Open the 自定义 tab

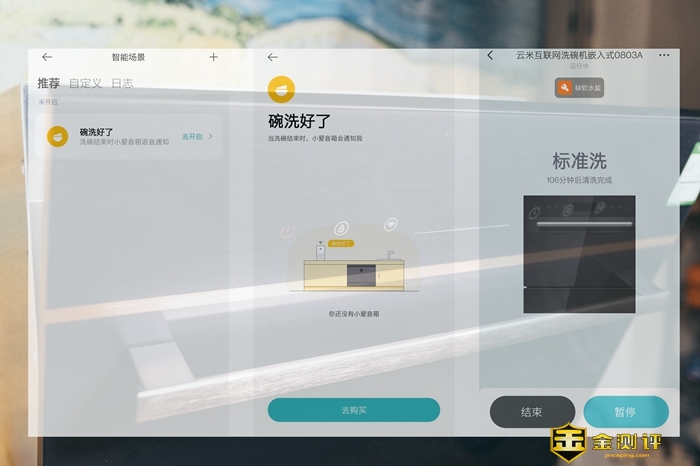85,83
